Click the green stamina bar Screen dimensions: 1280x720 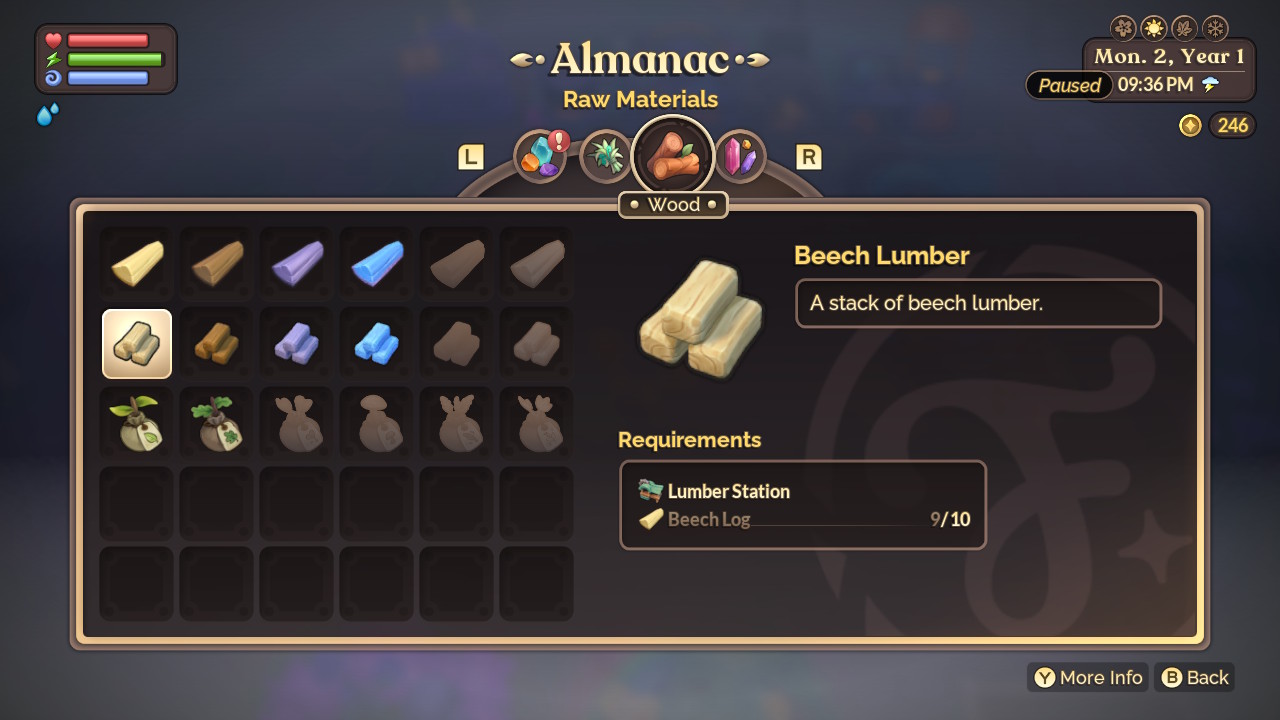click(113, 59)
